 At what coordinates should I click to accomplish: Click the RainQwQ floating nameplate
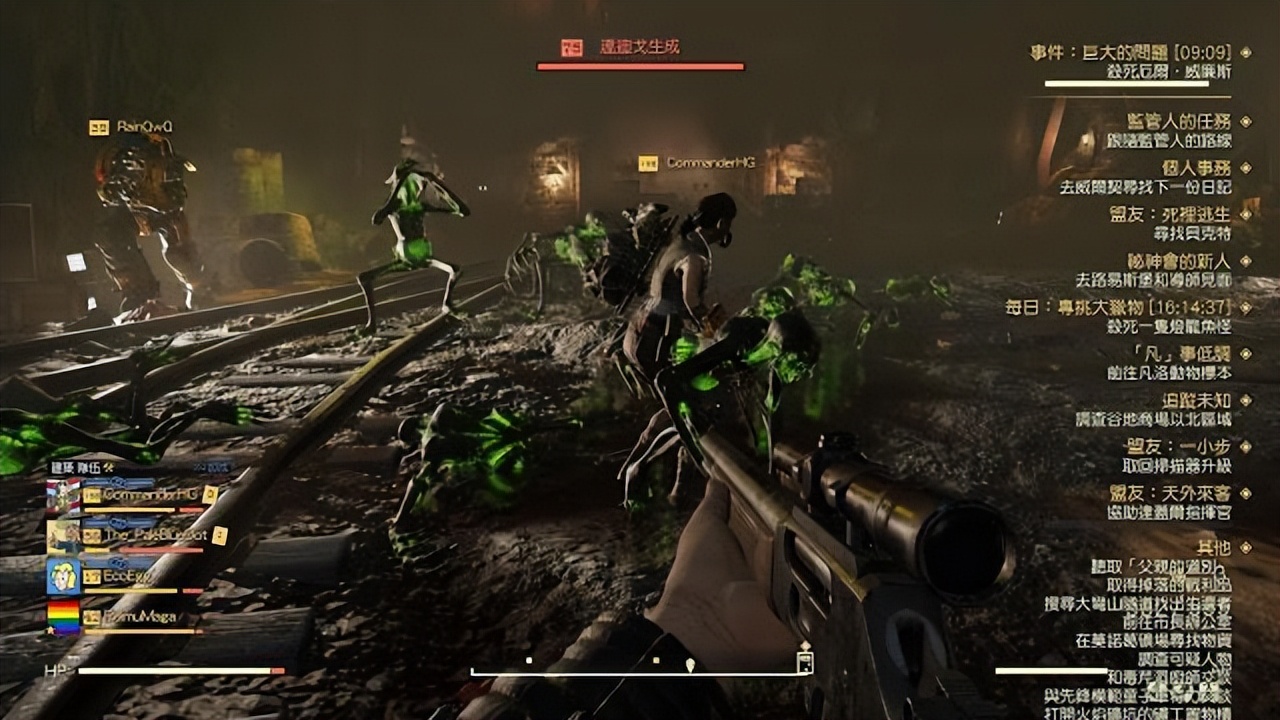[x=144, y=127]
